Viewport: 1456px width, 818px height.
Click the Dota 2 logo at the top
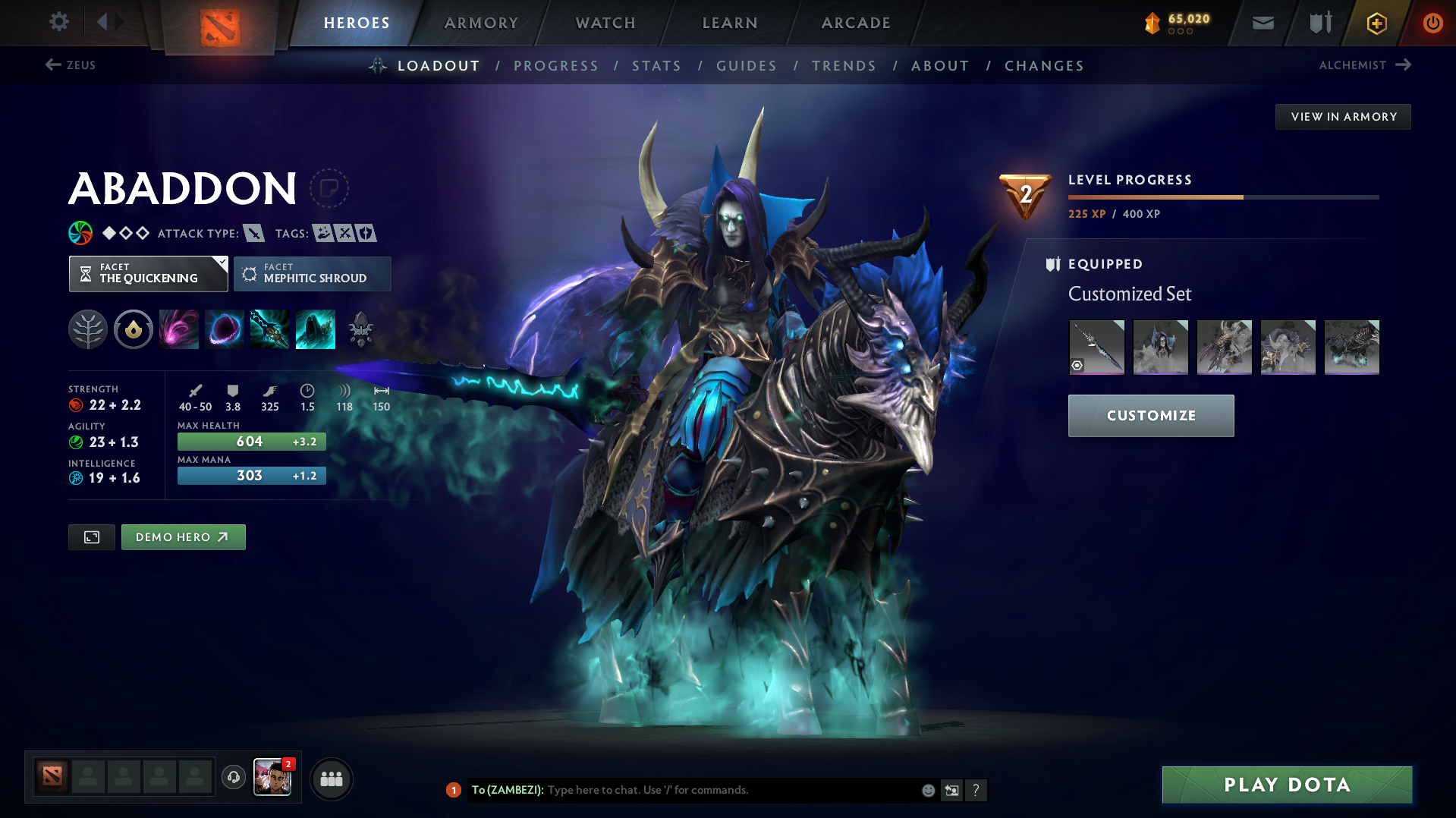(219, 23)
